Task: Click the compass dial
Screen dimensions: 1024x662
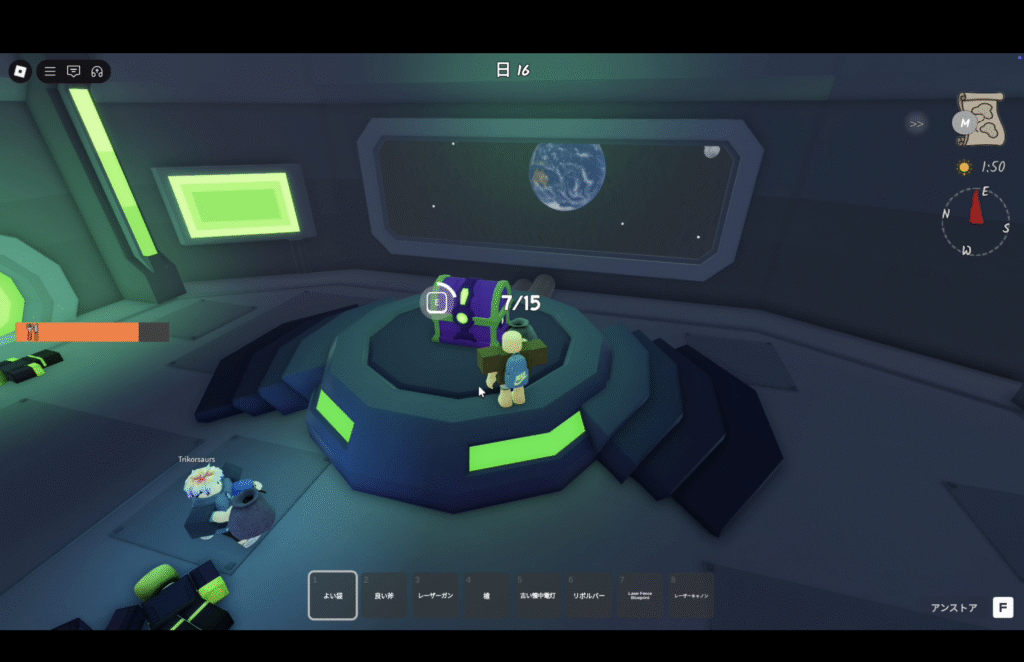Action: (975, 221)
